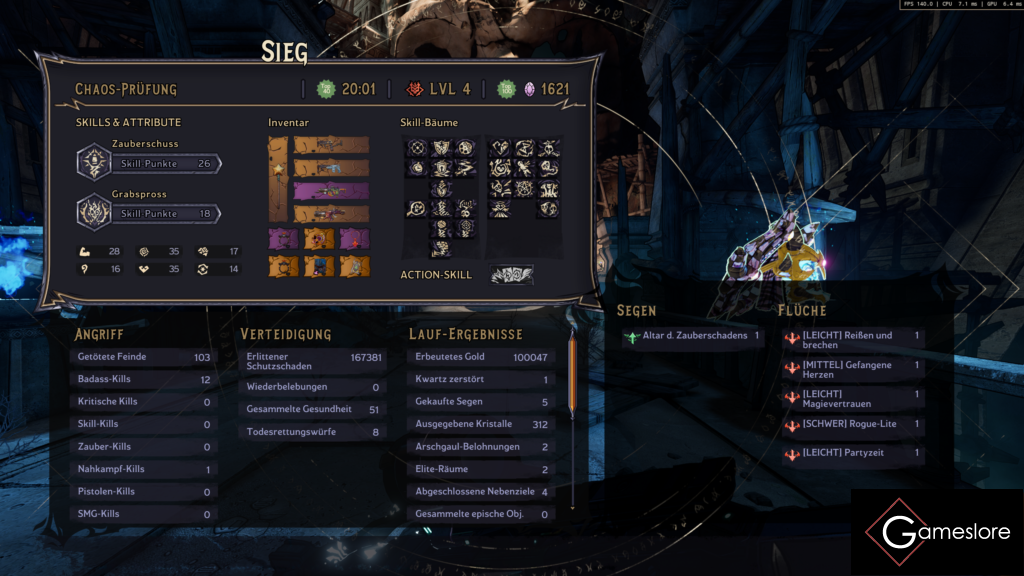1024x576 pixels.
Task: Select the Rogue-Lite curse entry
Action: click(852, 425)
